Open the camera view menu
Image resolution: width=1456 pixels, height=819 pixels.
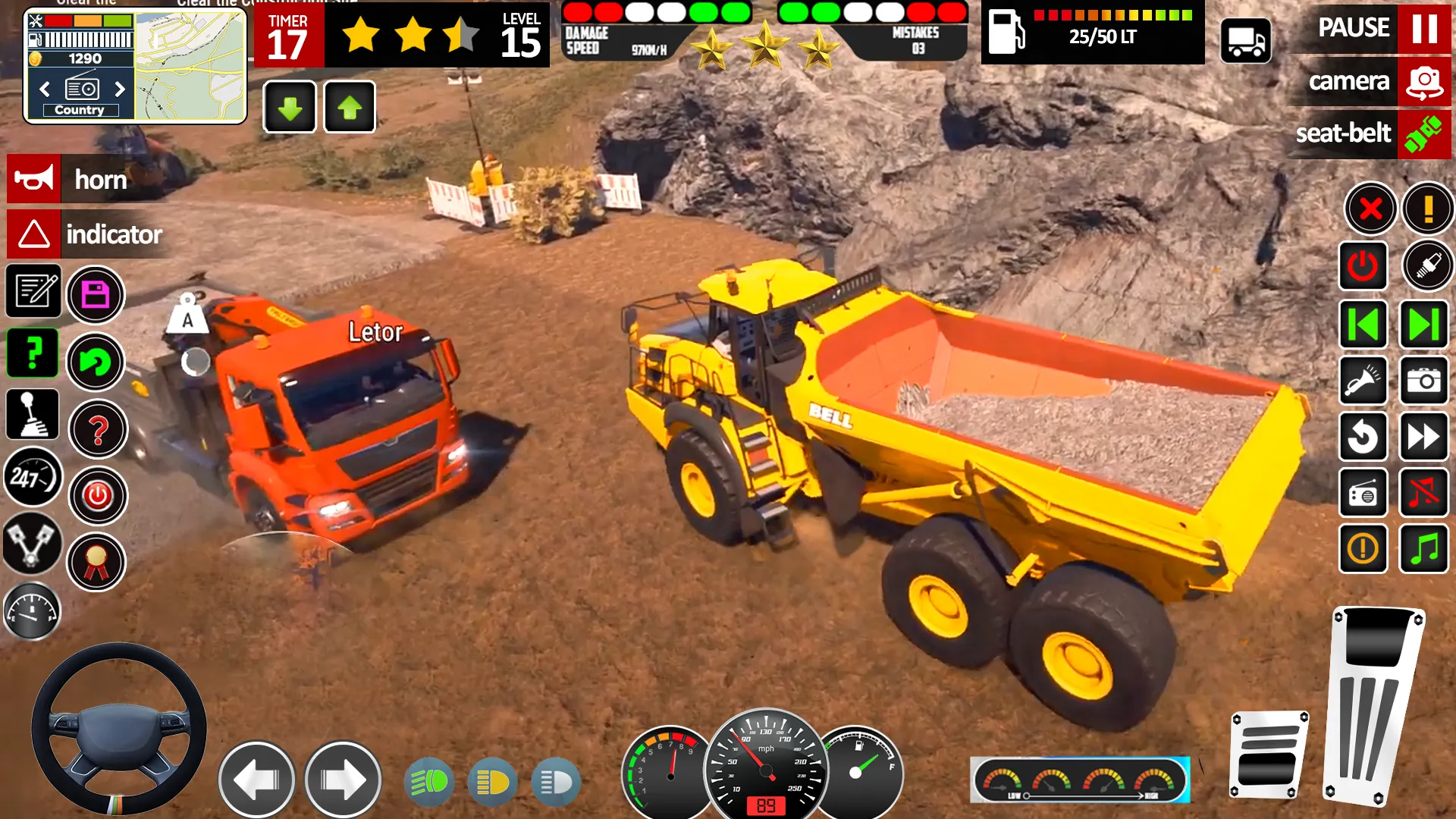1367,82
